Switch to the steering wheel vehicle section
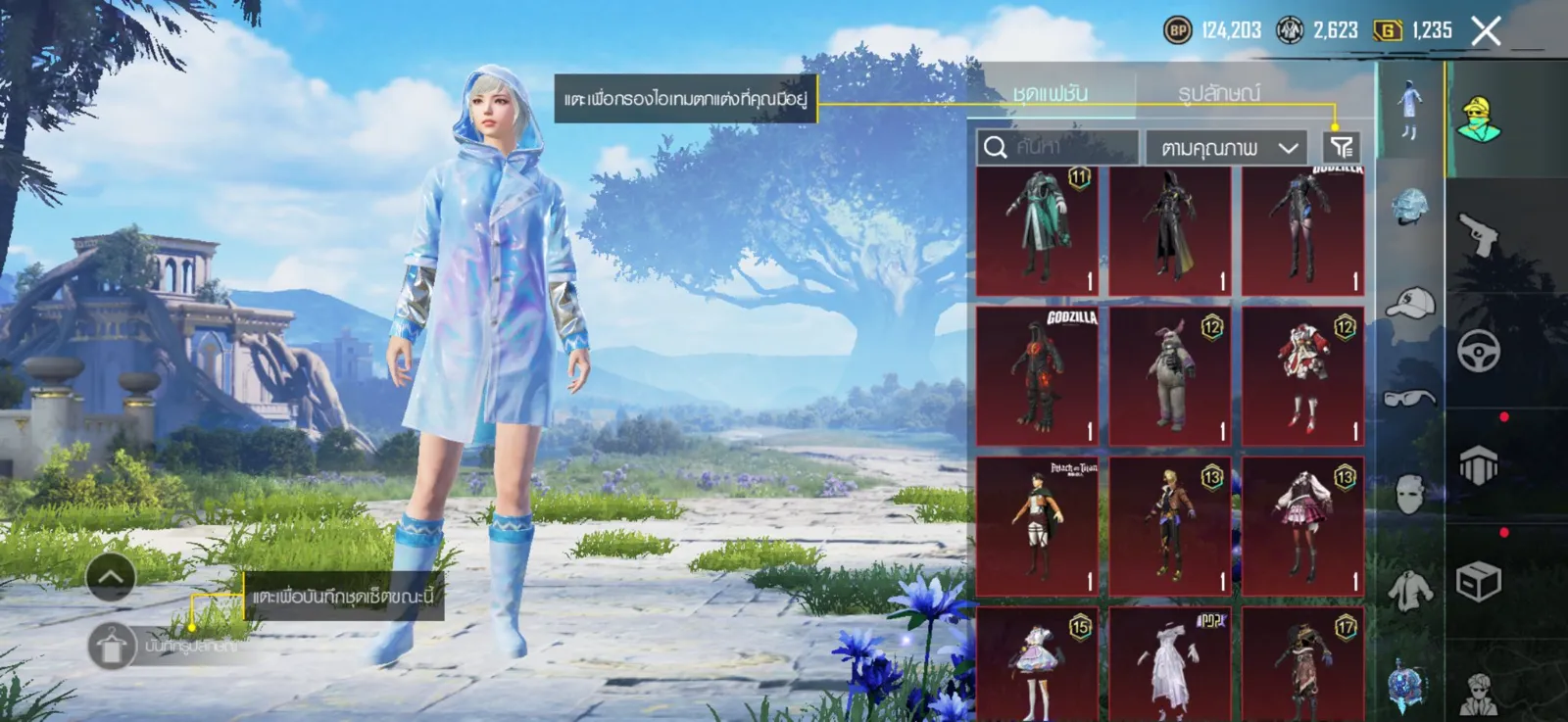The height and width of the screenshot is (722, 1568). point(1478,351)
